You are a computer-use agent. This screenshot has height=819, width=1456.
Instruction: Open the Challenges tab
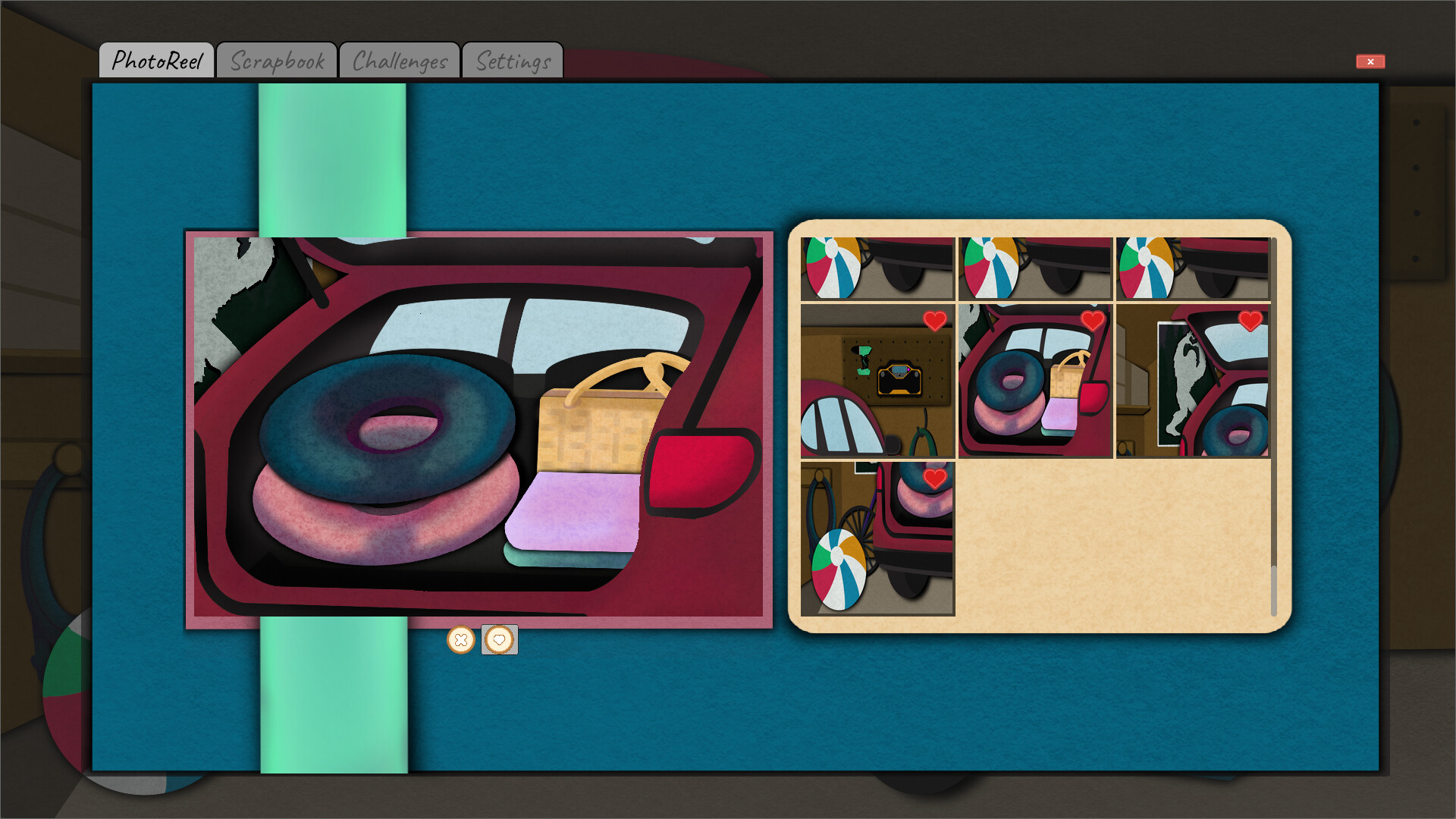[x=399, y=59]
